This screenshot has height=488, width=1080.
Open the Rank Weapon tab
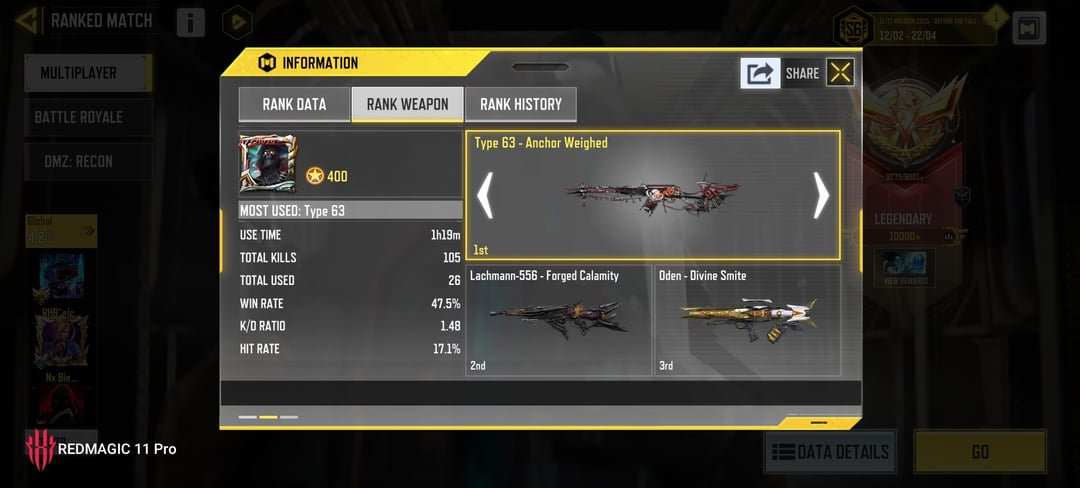click(407, 104)
